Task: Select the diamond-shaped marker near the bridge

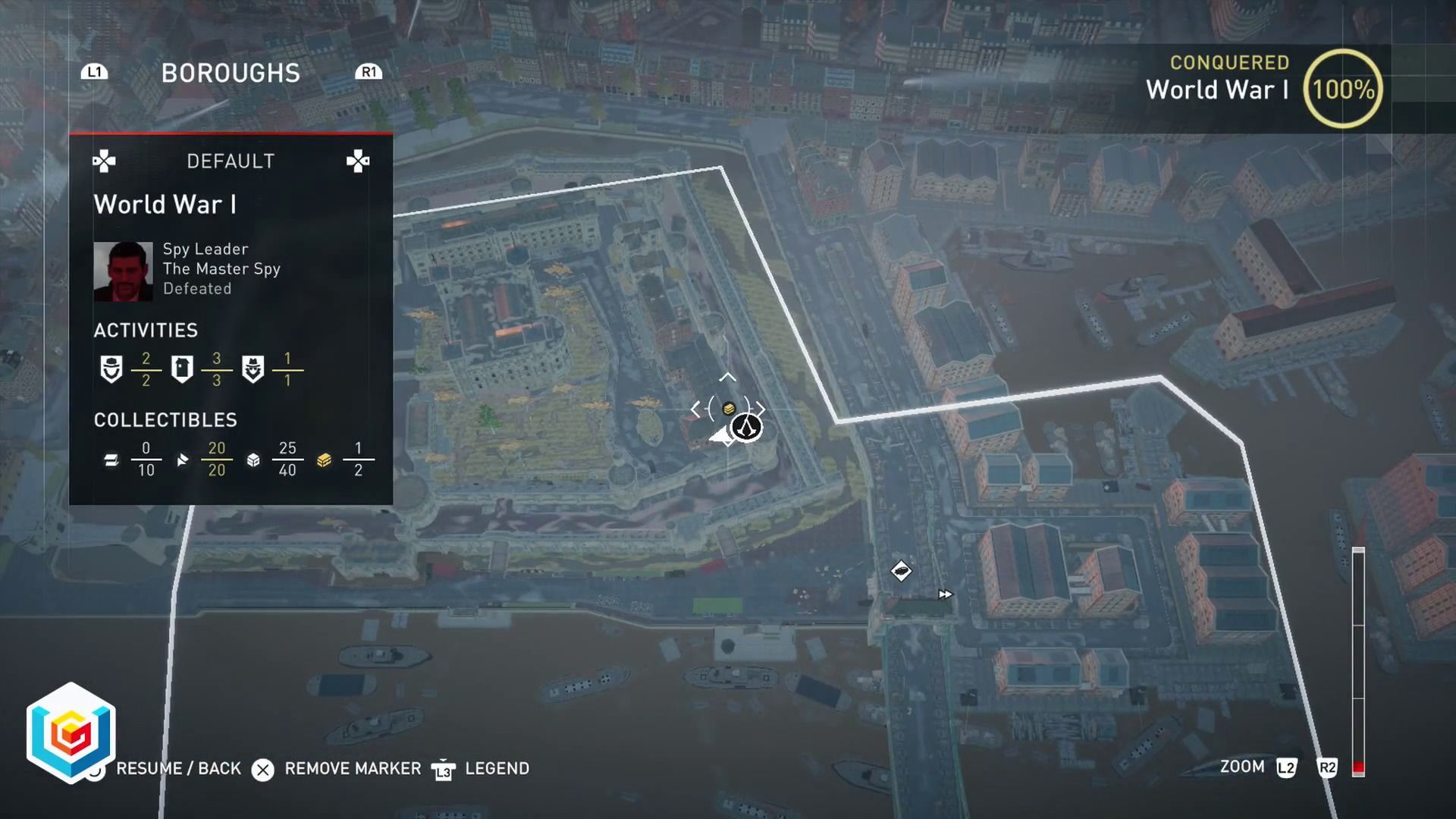Action: tap(901, 570)
